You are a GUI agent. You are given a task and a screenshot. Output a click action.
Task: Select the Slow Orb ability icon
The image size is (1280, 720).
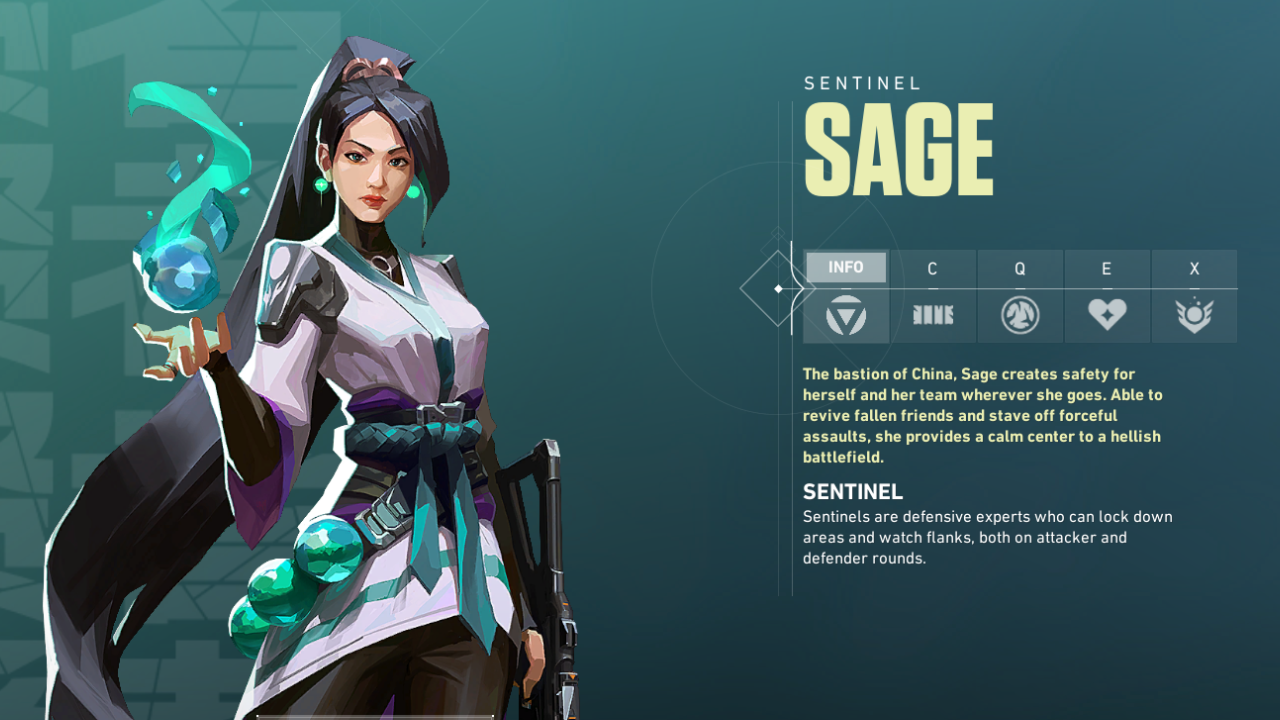click(1019, 314)
